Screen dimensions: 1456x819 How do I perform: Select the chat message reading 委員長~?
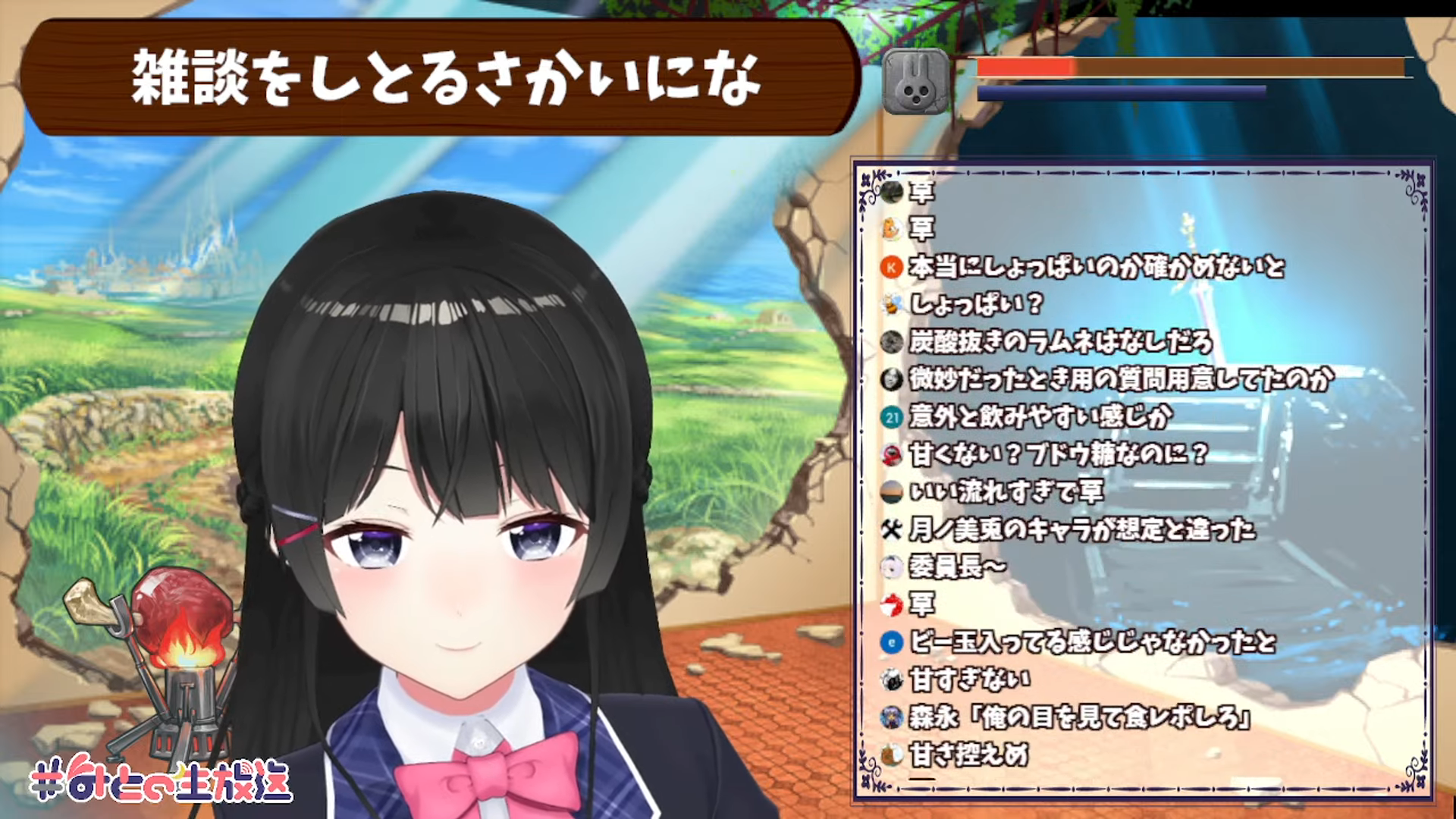pos(957,566)
